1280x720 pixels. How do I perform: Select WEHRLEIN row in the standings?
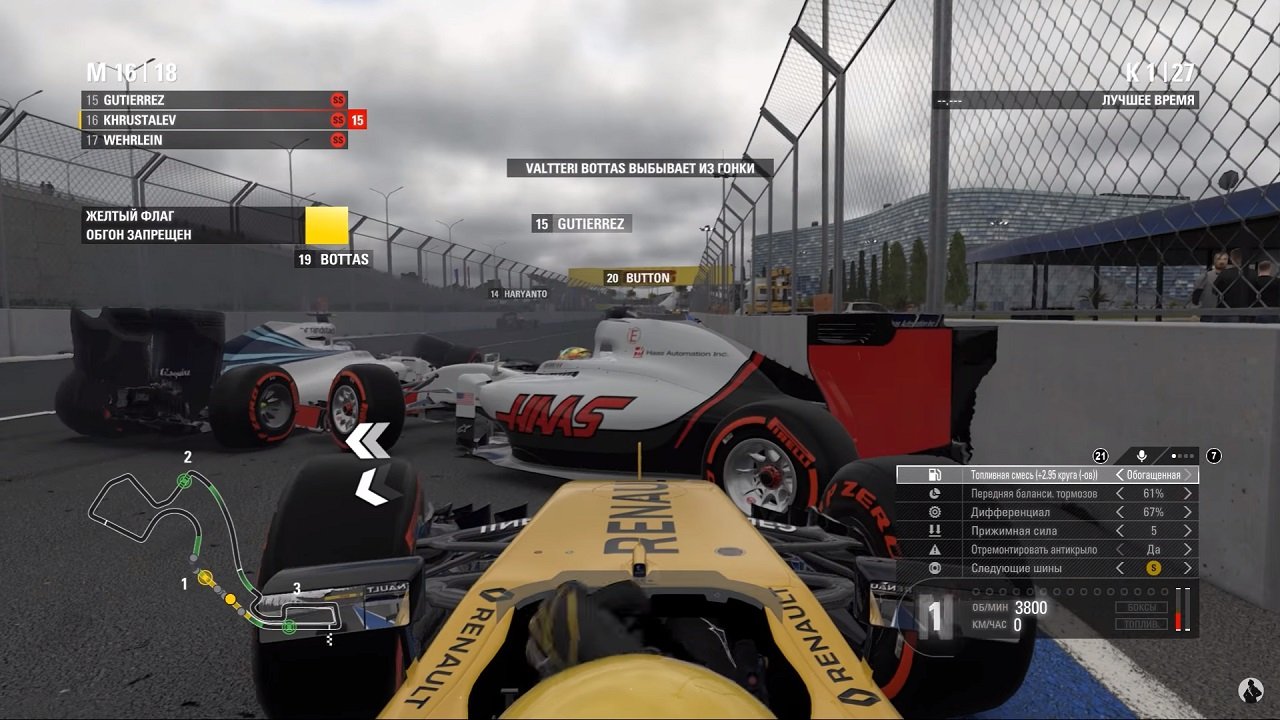click(x=213, y=140)
